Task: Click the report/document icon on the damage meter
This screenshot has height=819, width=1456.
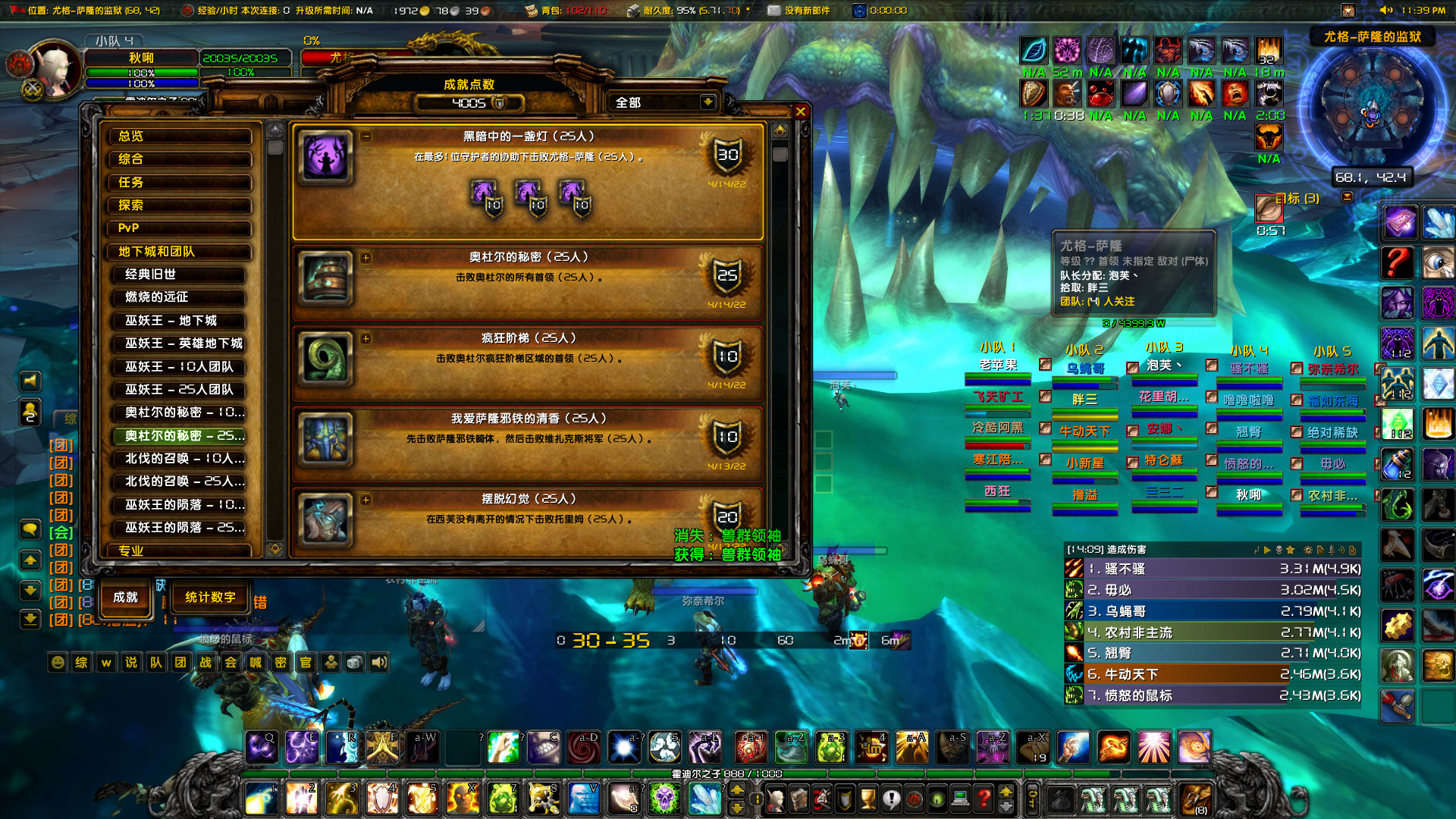Action: [1321, 551]
